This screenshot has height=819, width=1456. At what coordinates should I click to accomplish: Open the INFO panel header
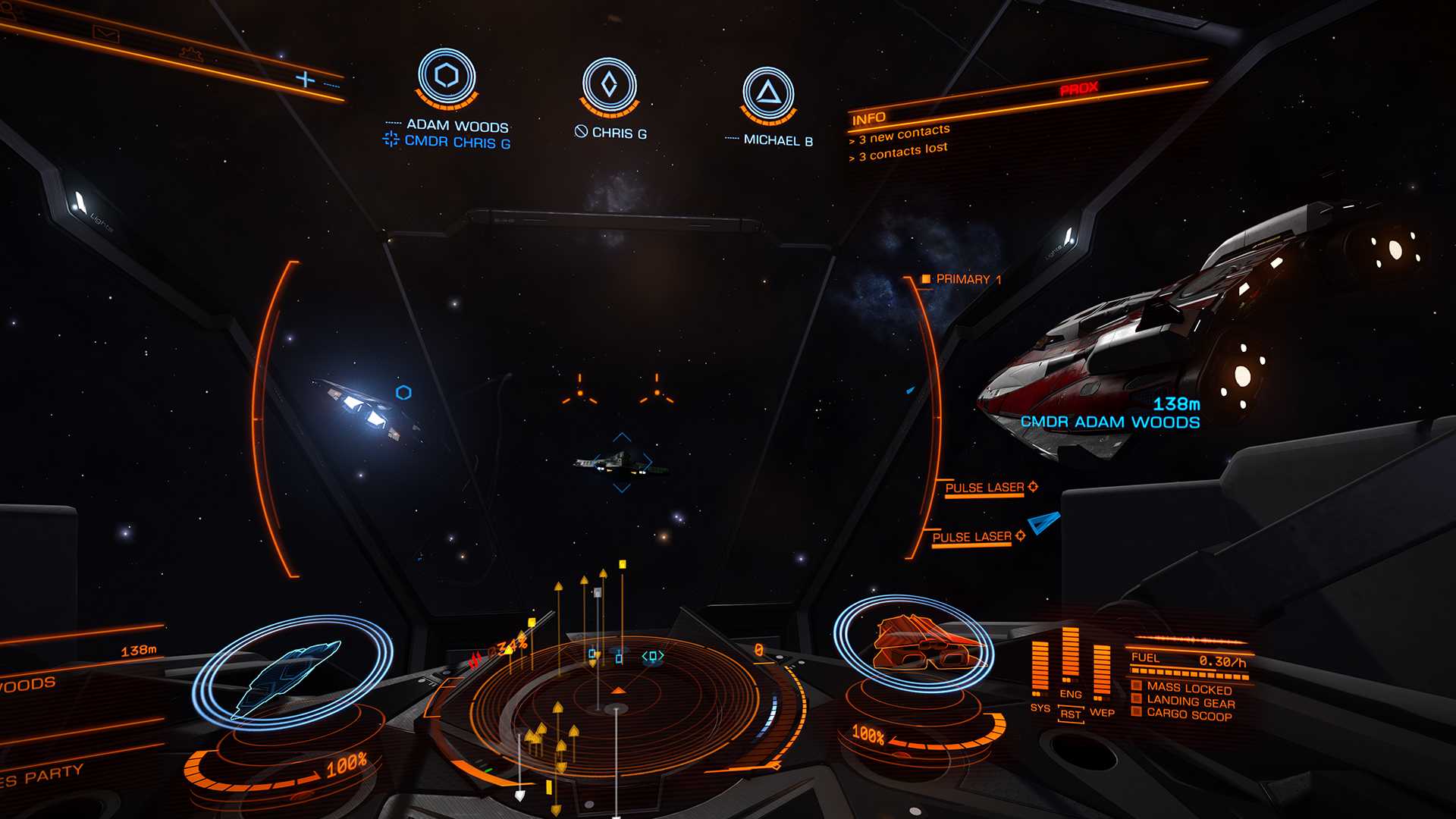[x=869, y=118]
